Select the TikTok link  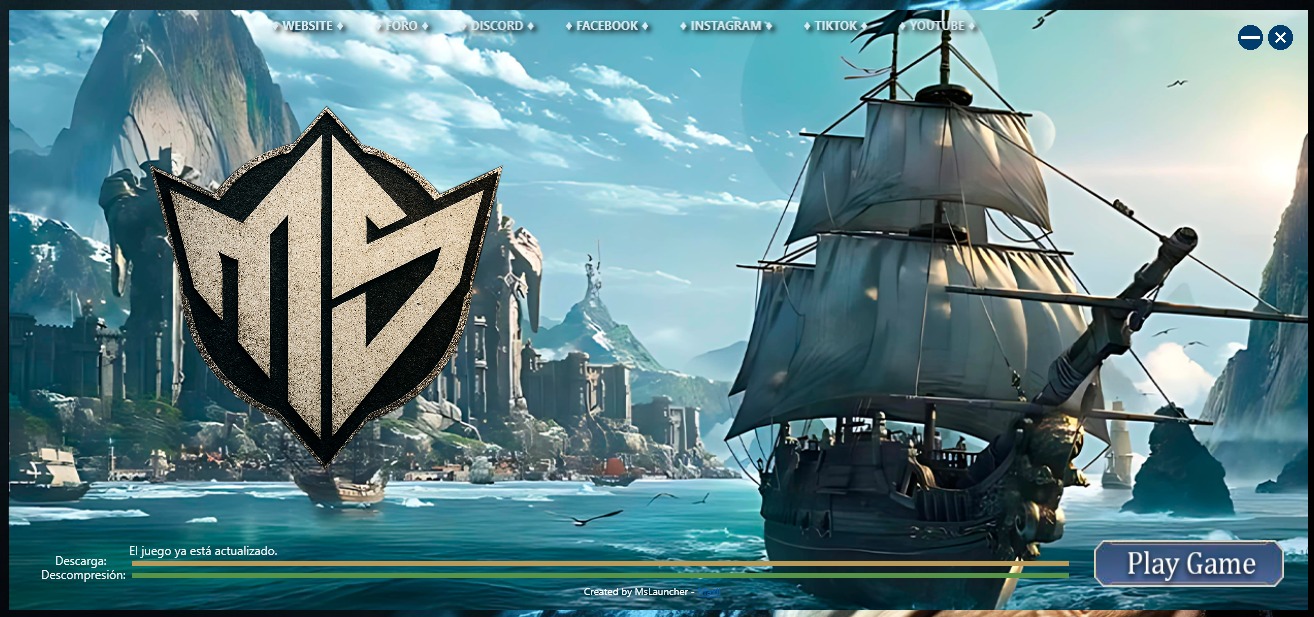tap(836, 26)
